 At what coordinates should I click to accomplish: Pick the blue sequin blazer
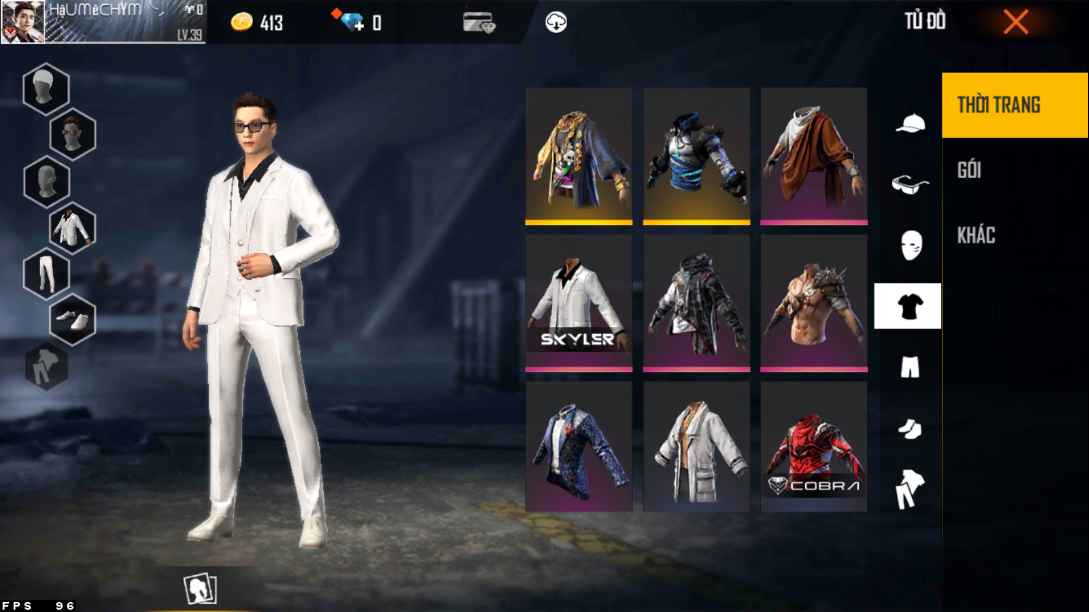click(578, 446)
